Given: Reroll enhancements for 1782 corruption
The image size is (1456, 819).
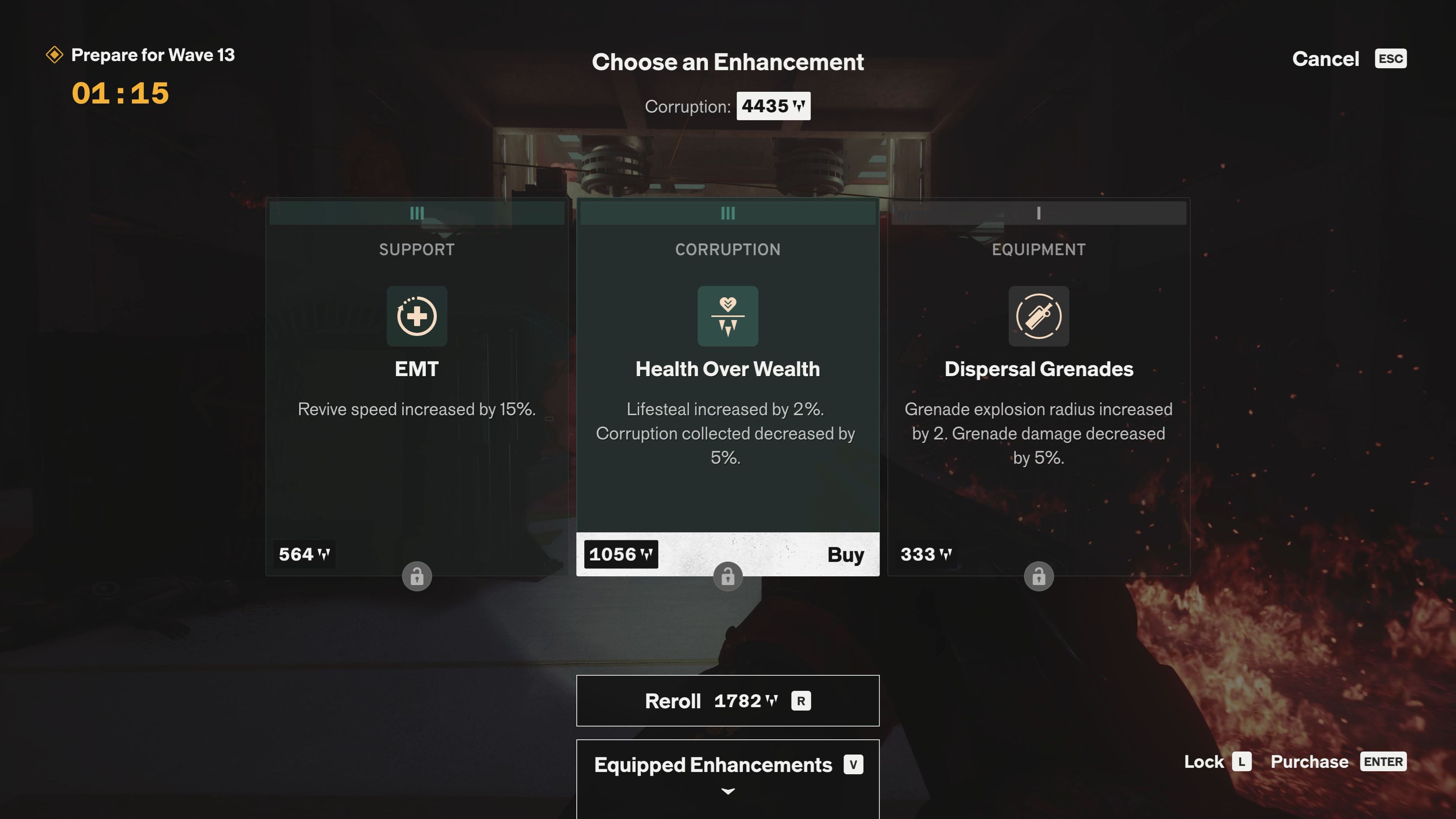Looking at the screenshot, I should click(728, 700).
